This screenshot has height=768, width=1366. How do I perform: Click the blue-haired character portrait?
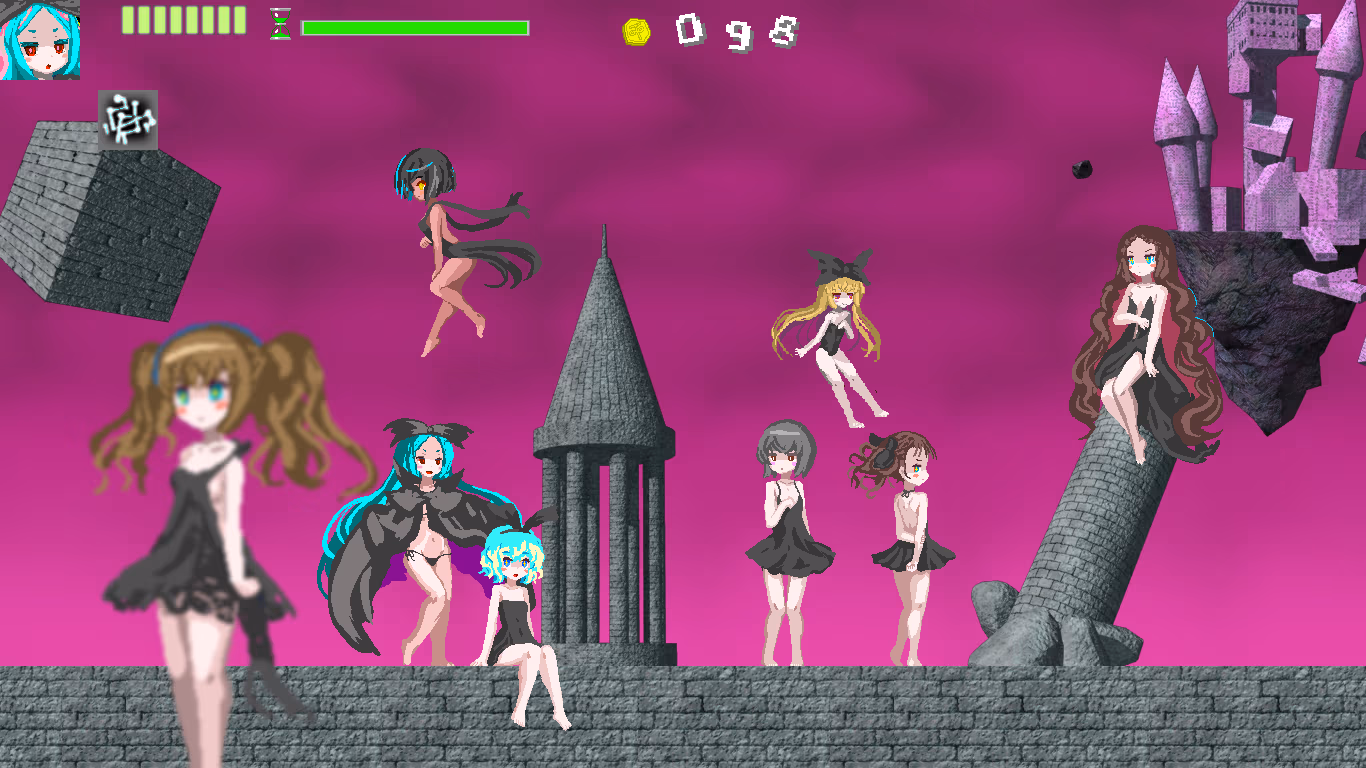click(40, 40)
